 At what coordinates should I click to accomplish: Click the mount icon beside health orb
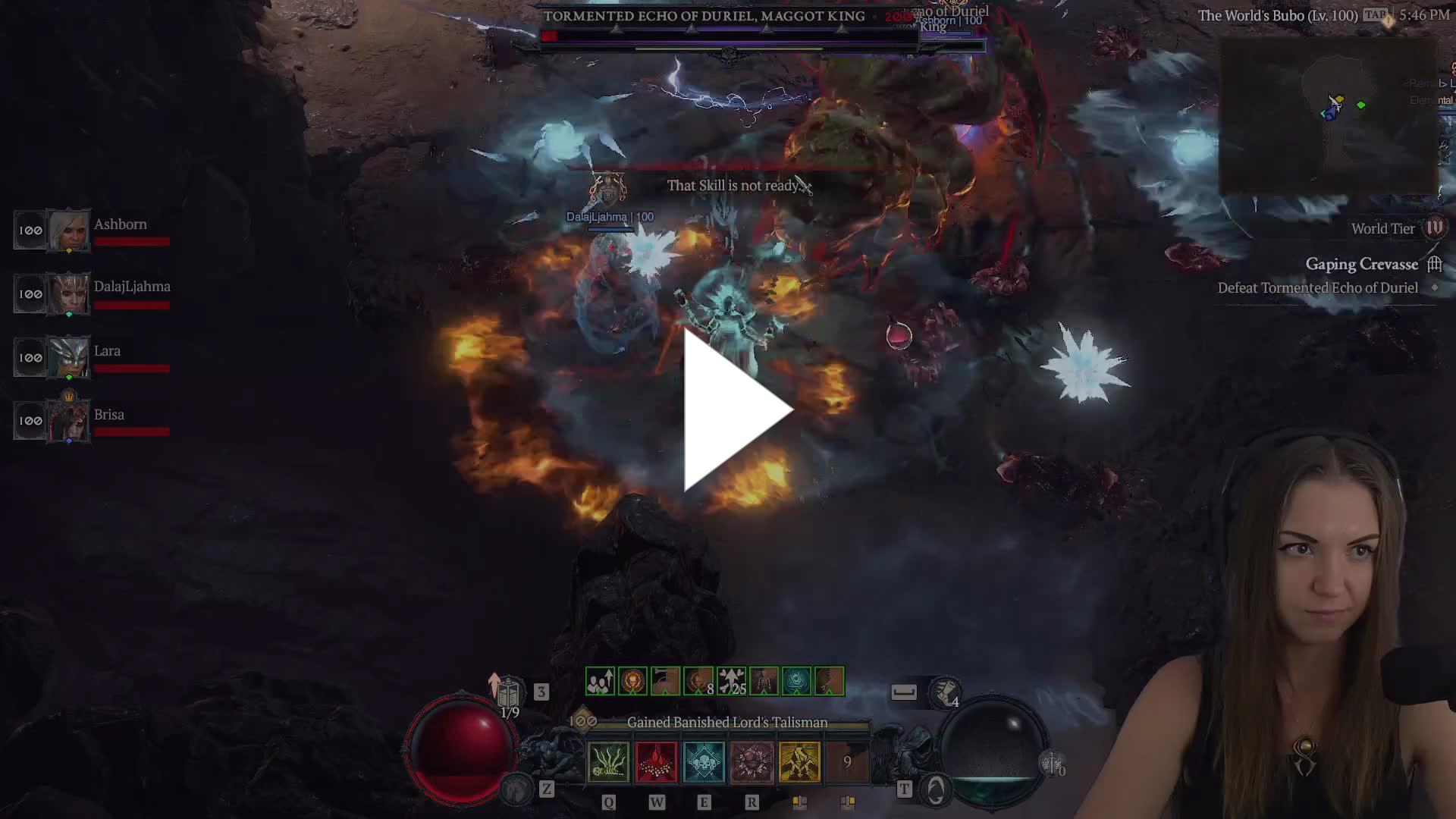[x=518, y=789]
